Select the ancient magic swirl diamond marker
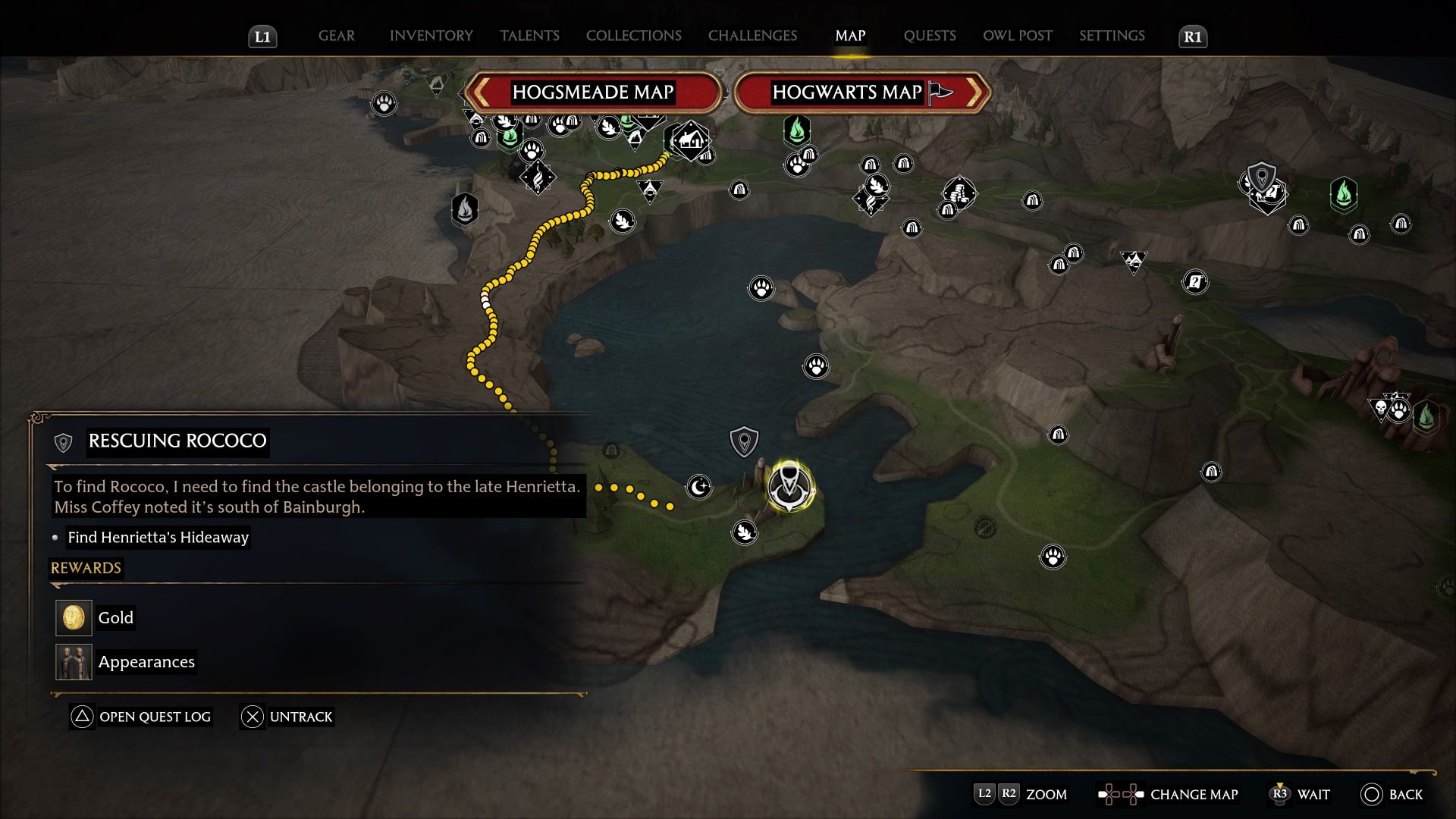The image size is (1456, 819). pos(538,176)
